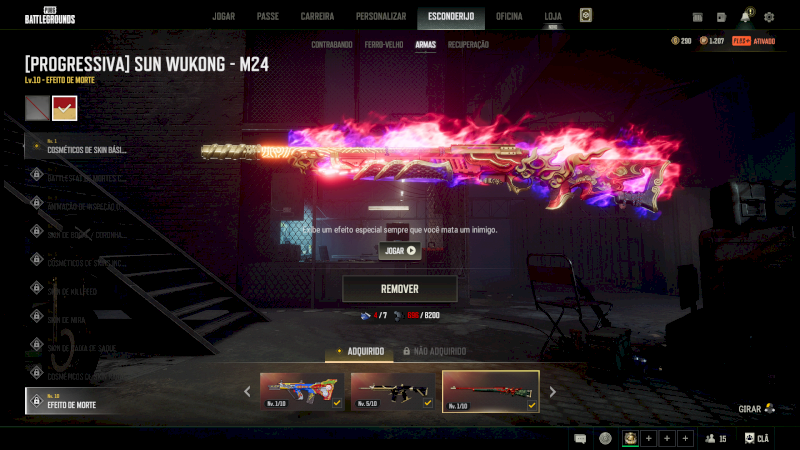Select the Recuperação sub-tab

tap(468, 45)
